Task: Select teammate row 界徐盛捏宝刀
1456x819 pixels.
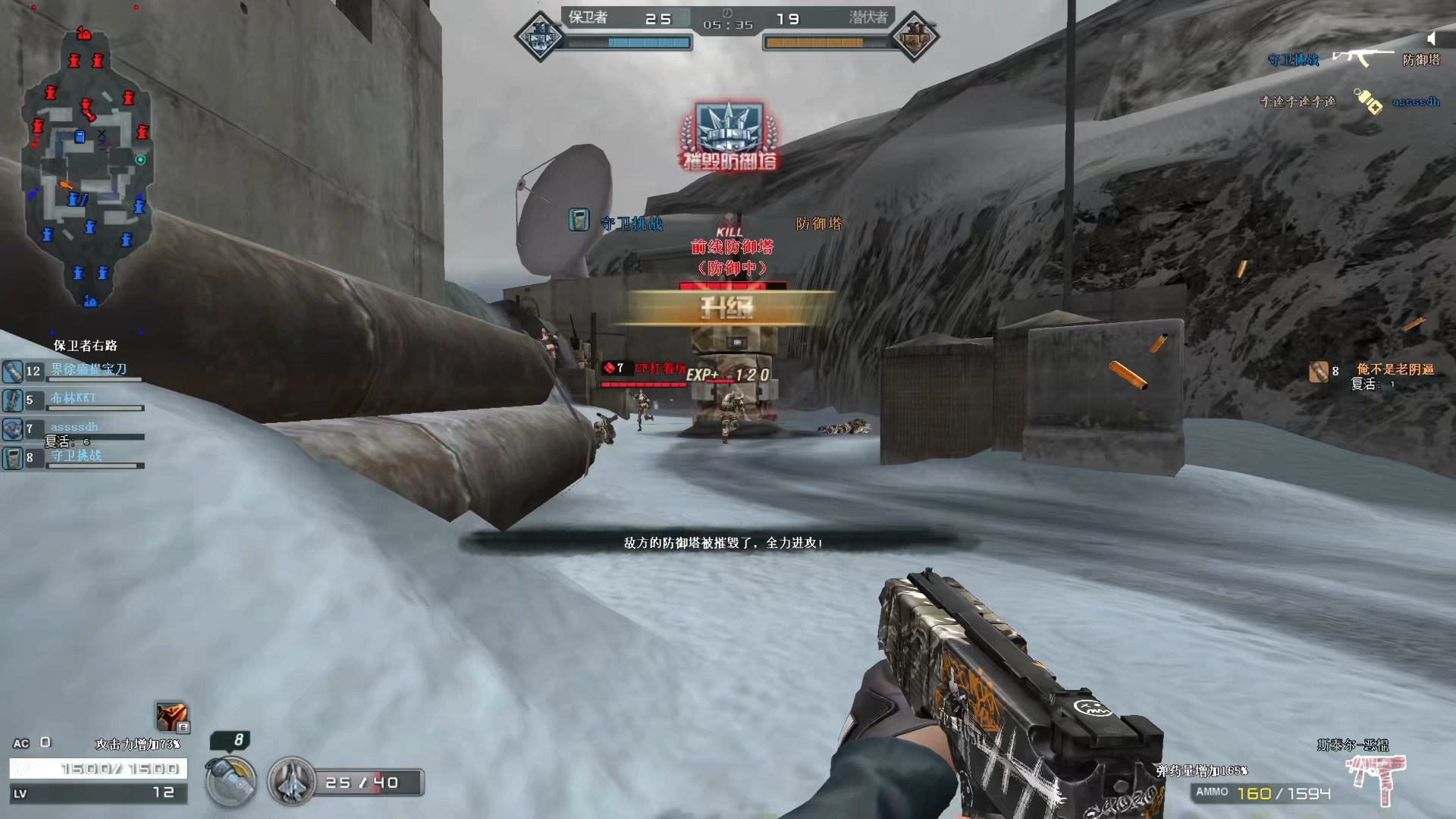Action: [x=88, y=370]
